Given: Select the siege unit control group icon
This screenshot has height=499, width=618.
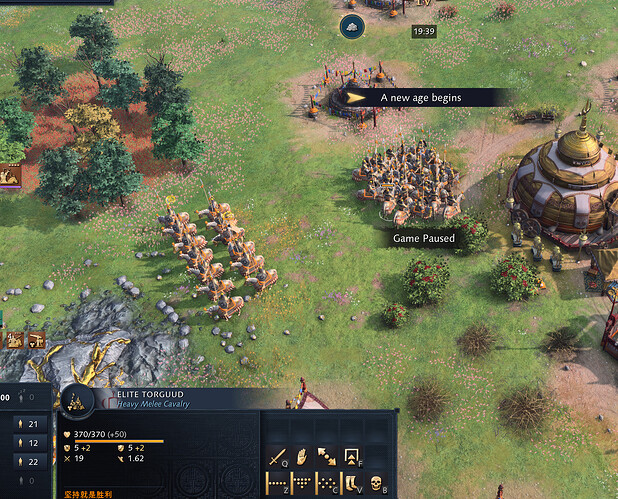Looking at the screenshot, I should click(x=37, y=340).
